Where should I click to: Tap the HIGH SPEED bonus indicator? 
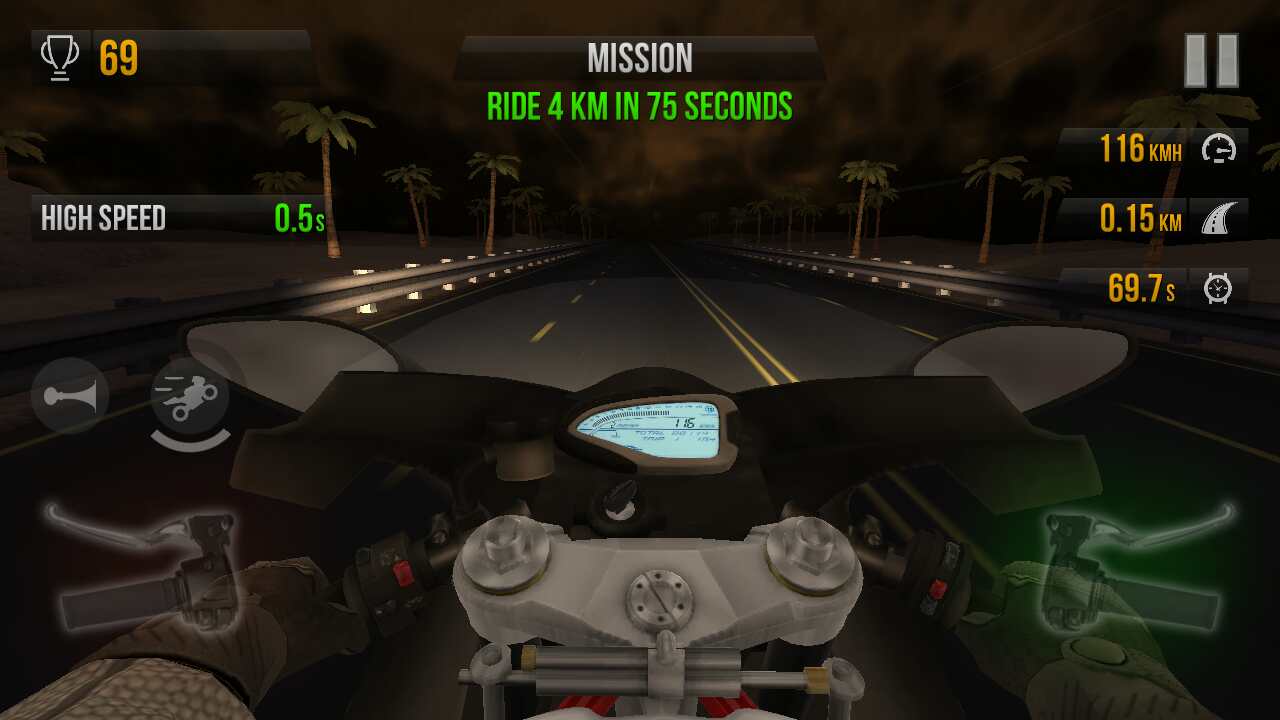pos(103,219)
